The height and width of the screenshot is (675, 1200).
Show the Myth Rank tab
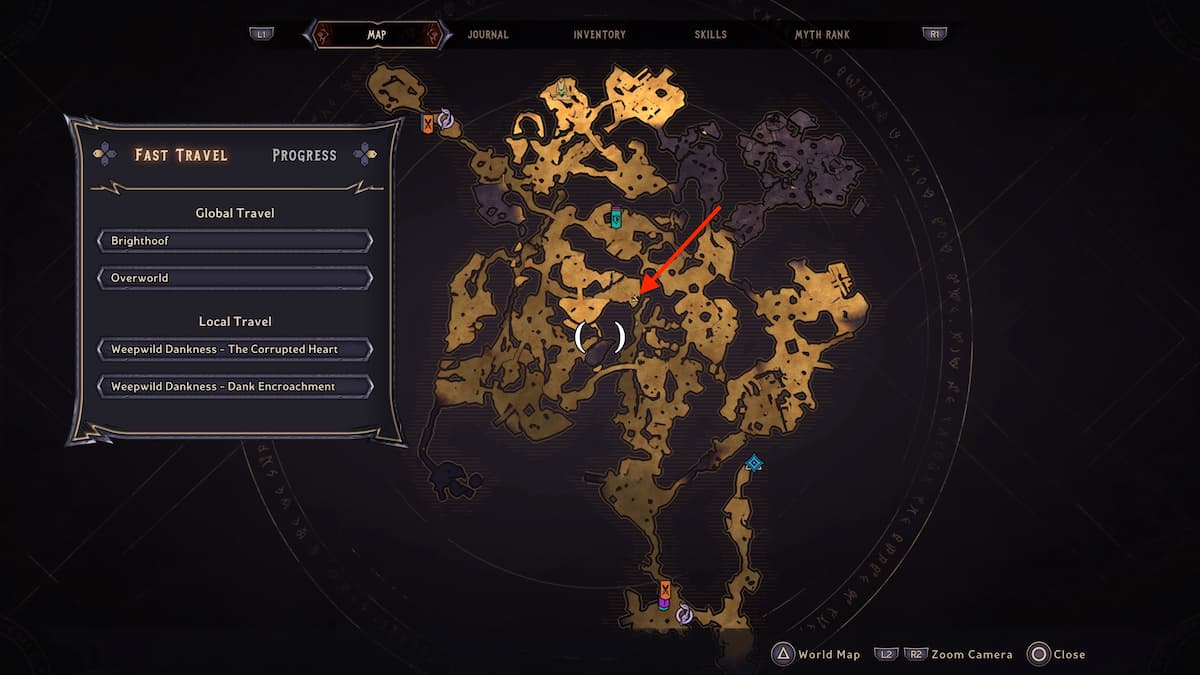tap(822, 34)
